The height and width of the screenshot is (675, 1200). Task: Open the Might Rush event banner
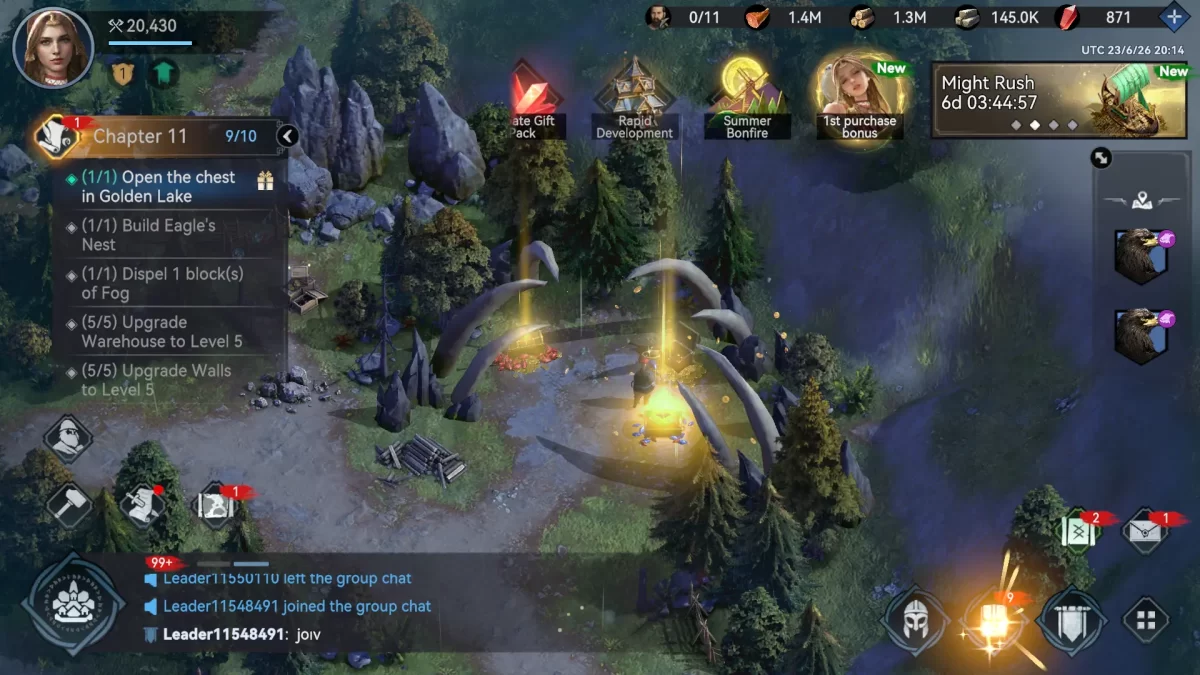[x=1060, y=99]
